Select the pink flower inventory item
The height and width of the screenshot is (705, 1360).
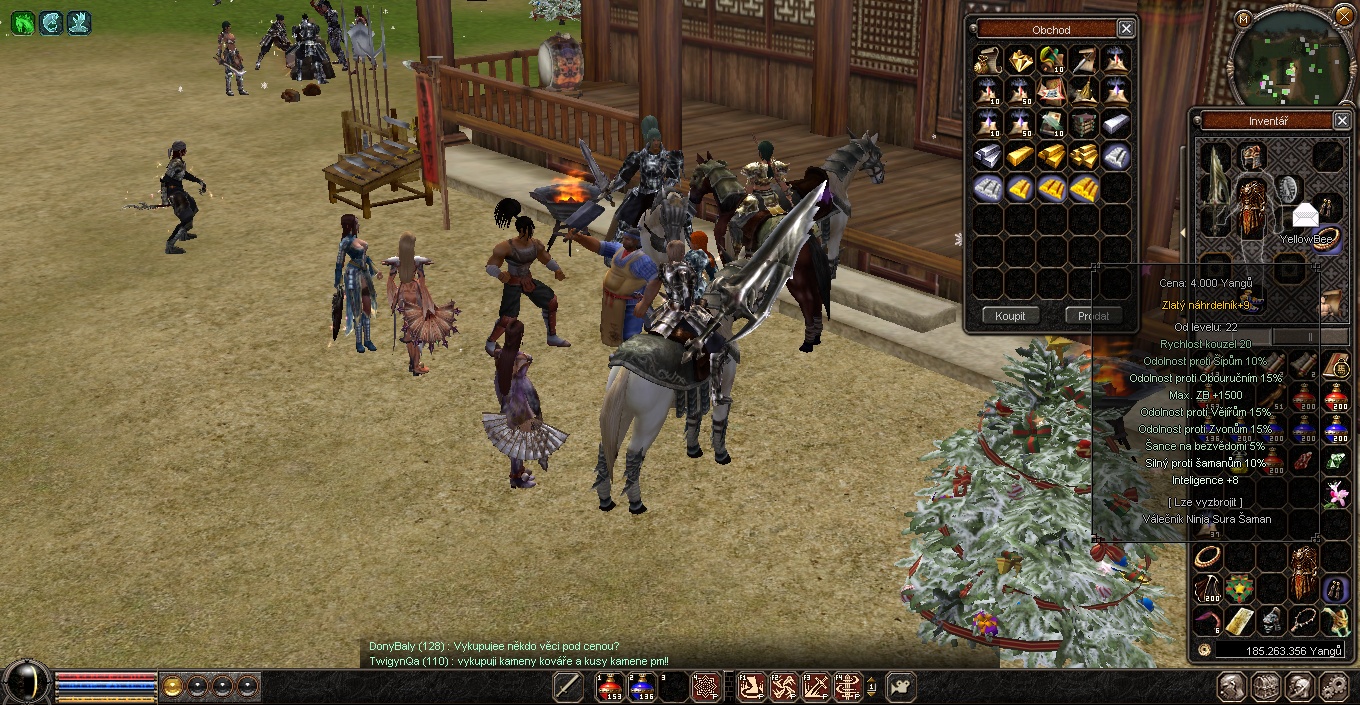(1336, 493)
